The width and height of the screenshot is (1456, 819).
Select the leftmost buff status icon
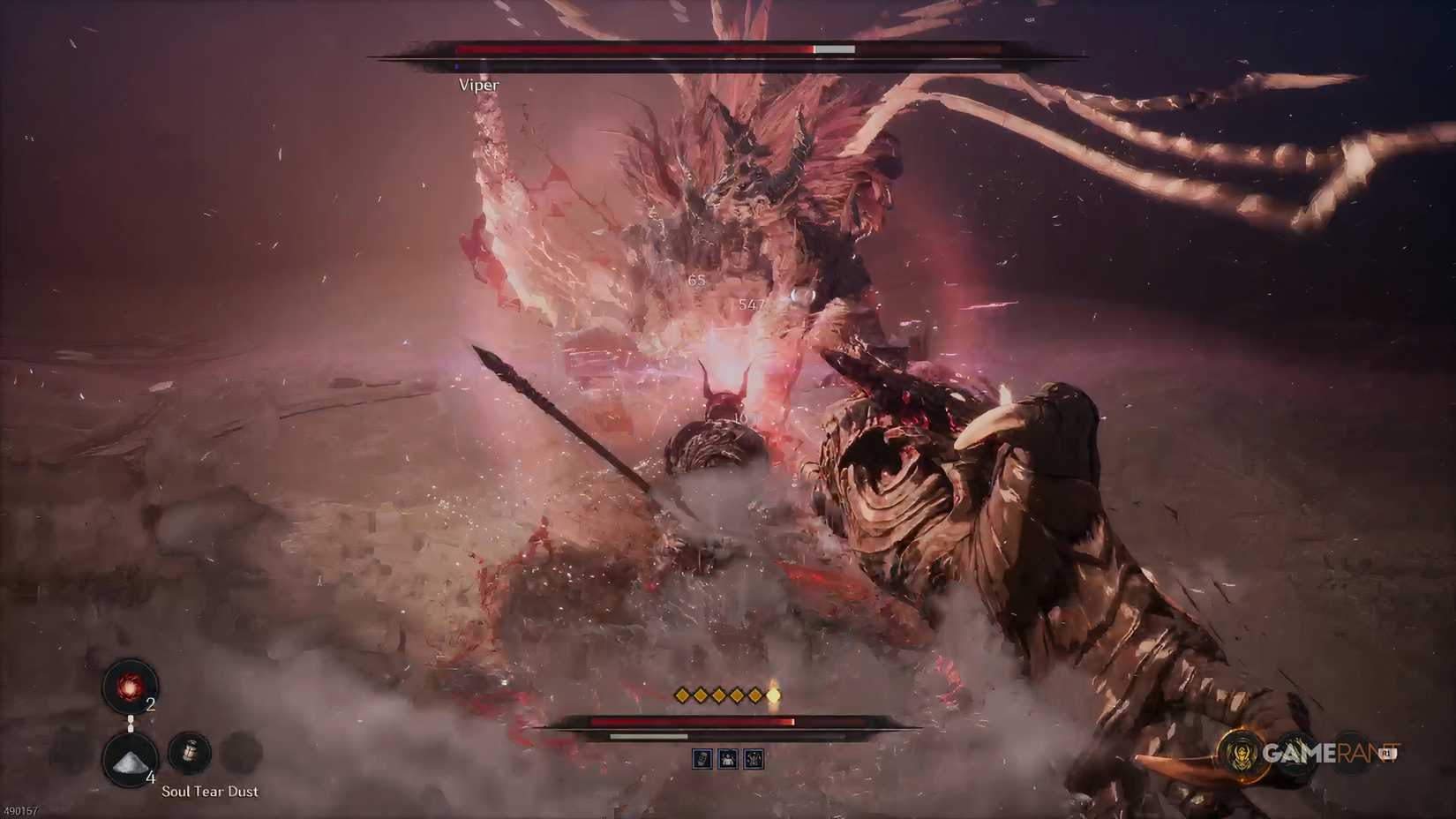tap(702, 759)
